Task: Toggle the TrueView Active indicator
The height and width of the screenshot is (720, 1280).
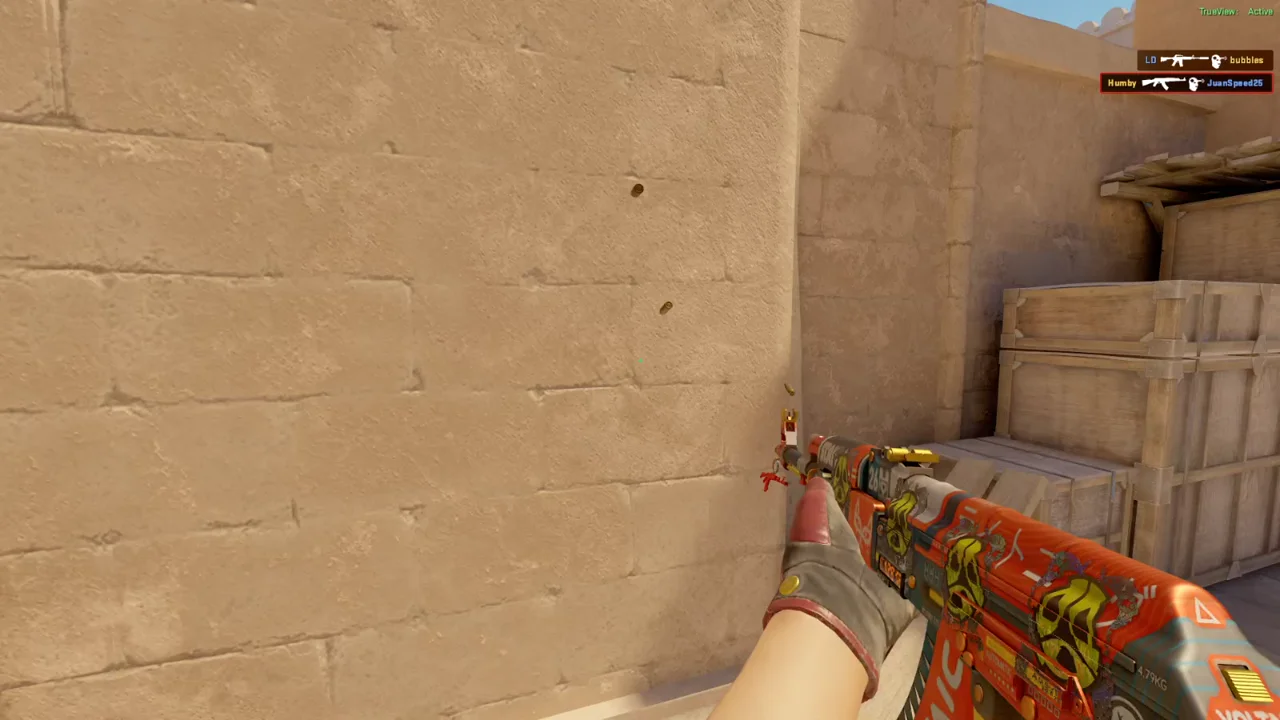Action: click(x=1236, y=12)
